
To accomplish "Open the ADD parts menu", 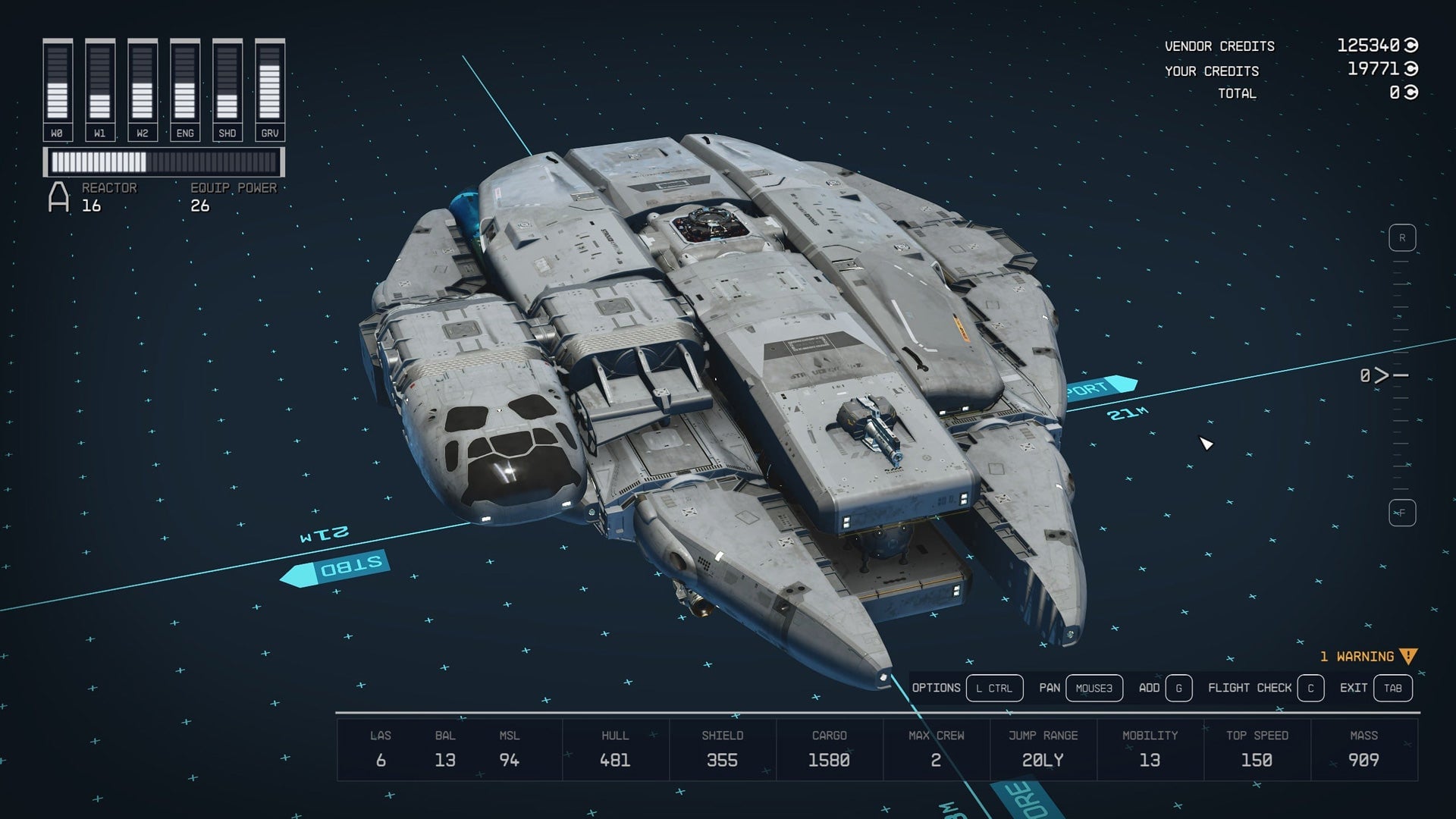I will pyautogui.click(x=1181, y=688).
